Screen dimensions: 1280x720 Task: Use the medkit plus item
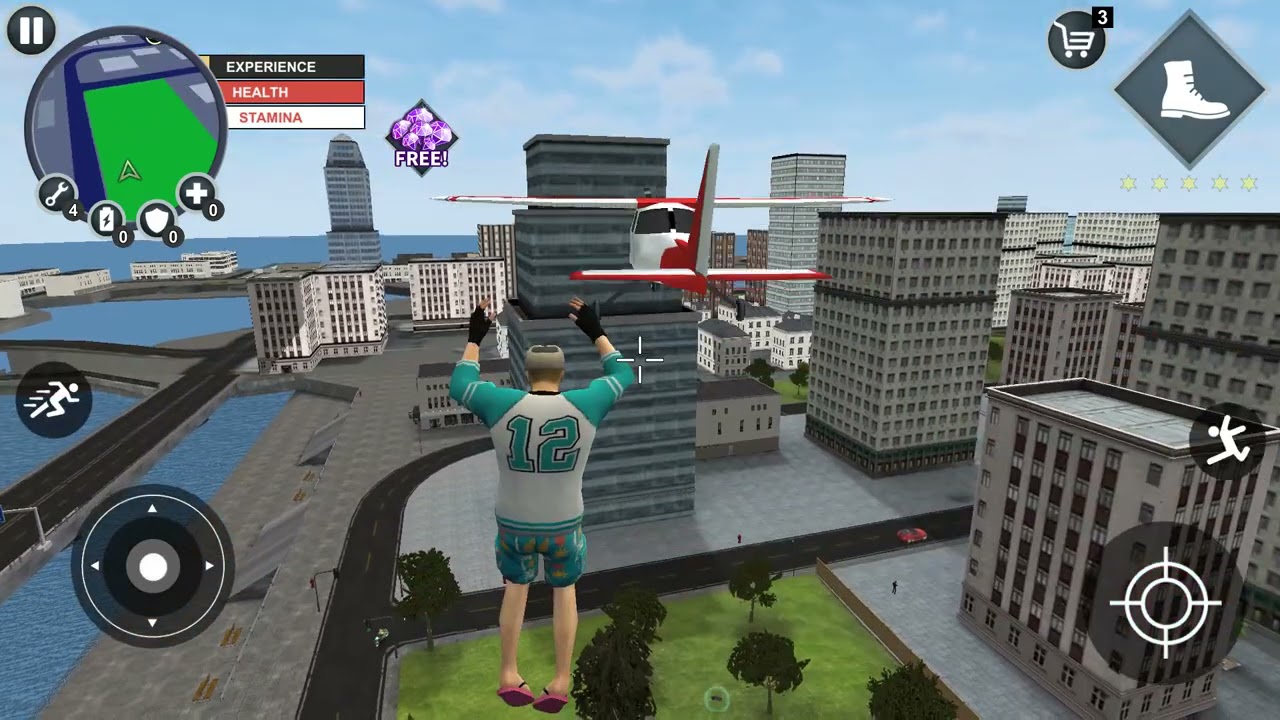point(196,193)
